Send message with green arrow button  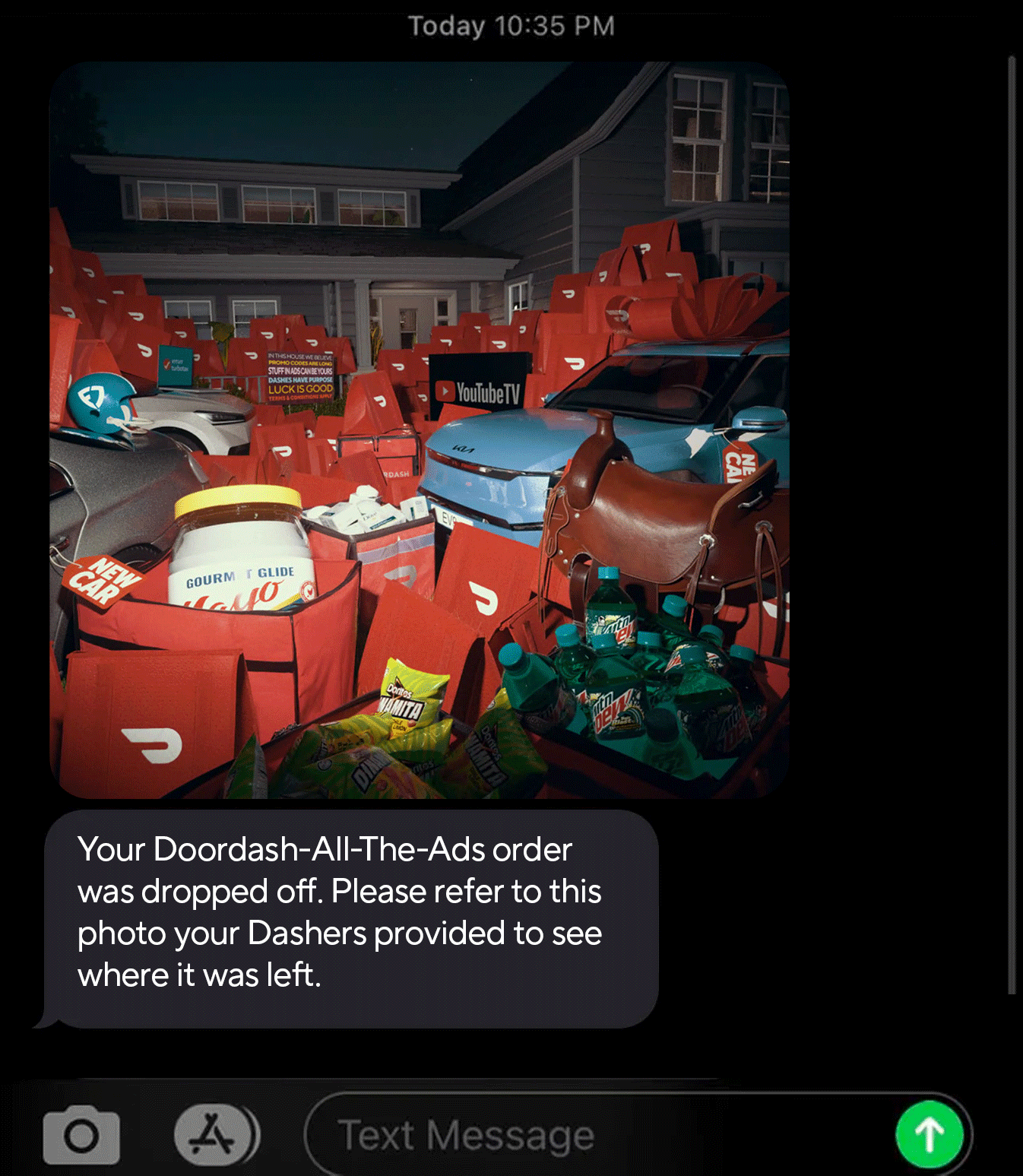[929, 1135]
